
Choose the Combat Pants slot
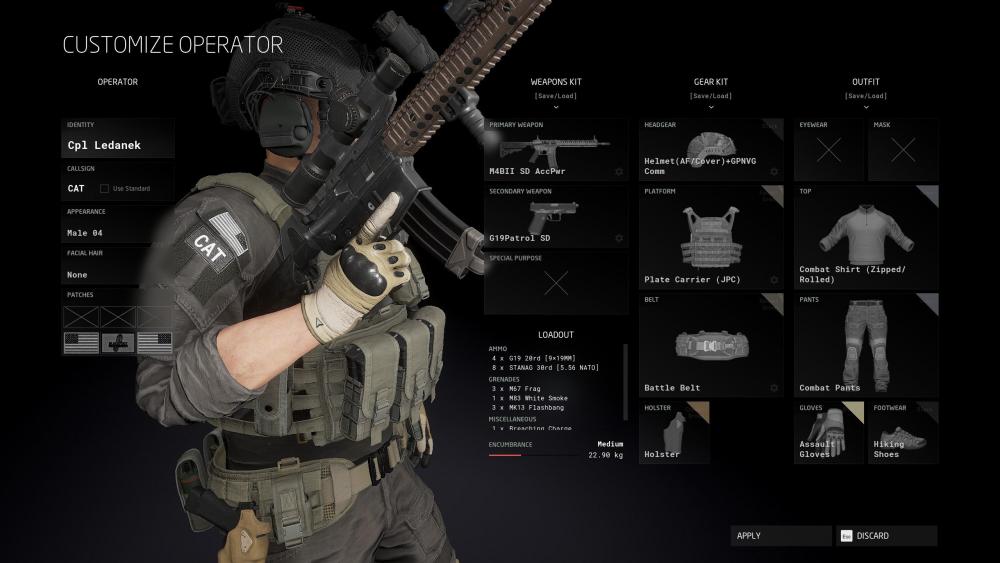(x=866, y=345)
